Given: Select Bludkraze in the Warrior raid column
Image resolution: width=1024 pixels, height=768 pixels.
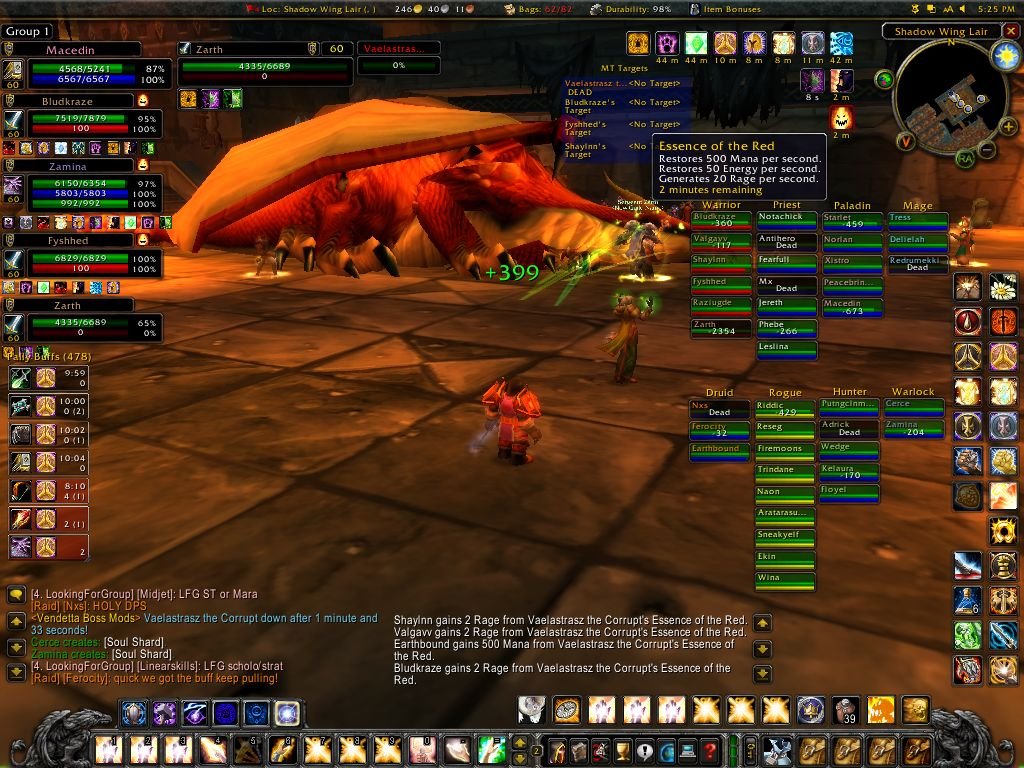Looking at the screenshot, I should (x=721, y=221).
